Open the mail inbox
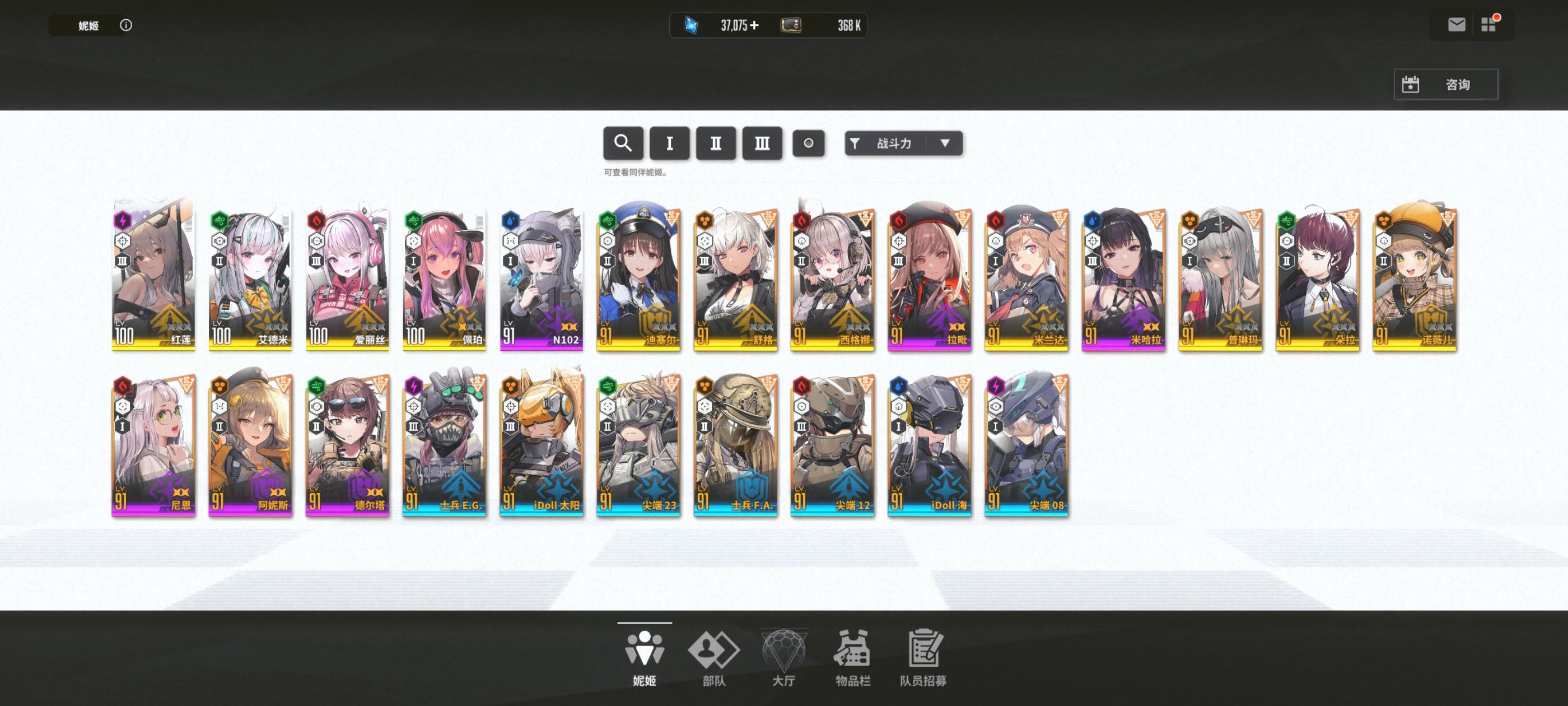The image size is (1568, 706). coord(1456,24)
